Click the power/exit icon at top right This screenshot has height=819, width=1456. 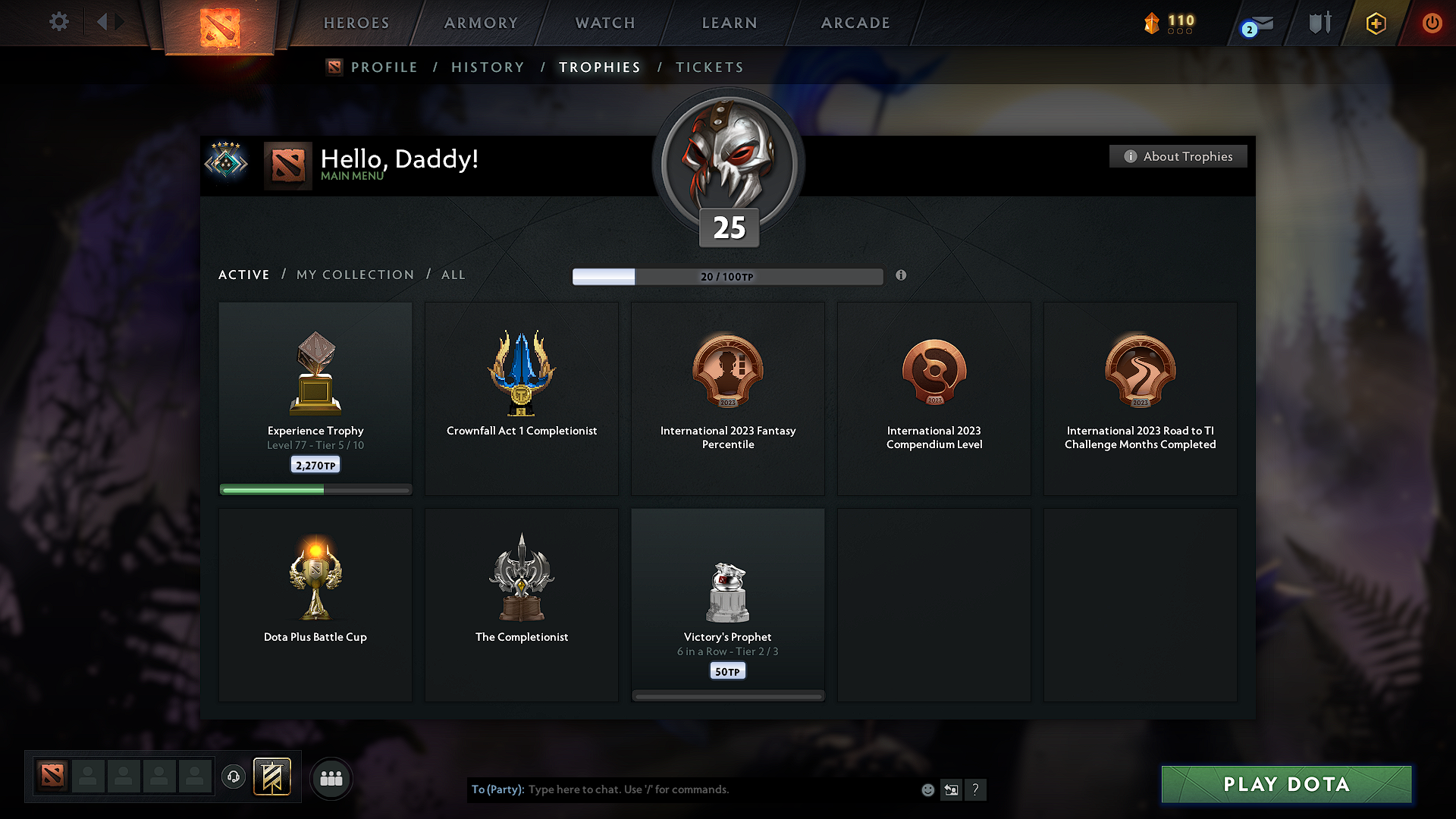click(1432, 23)
